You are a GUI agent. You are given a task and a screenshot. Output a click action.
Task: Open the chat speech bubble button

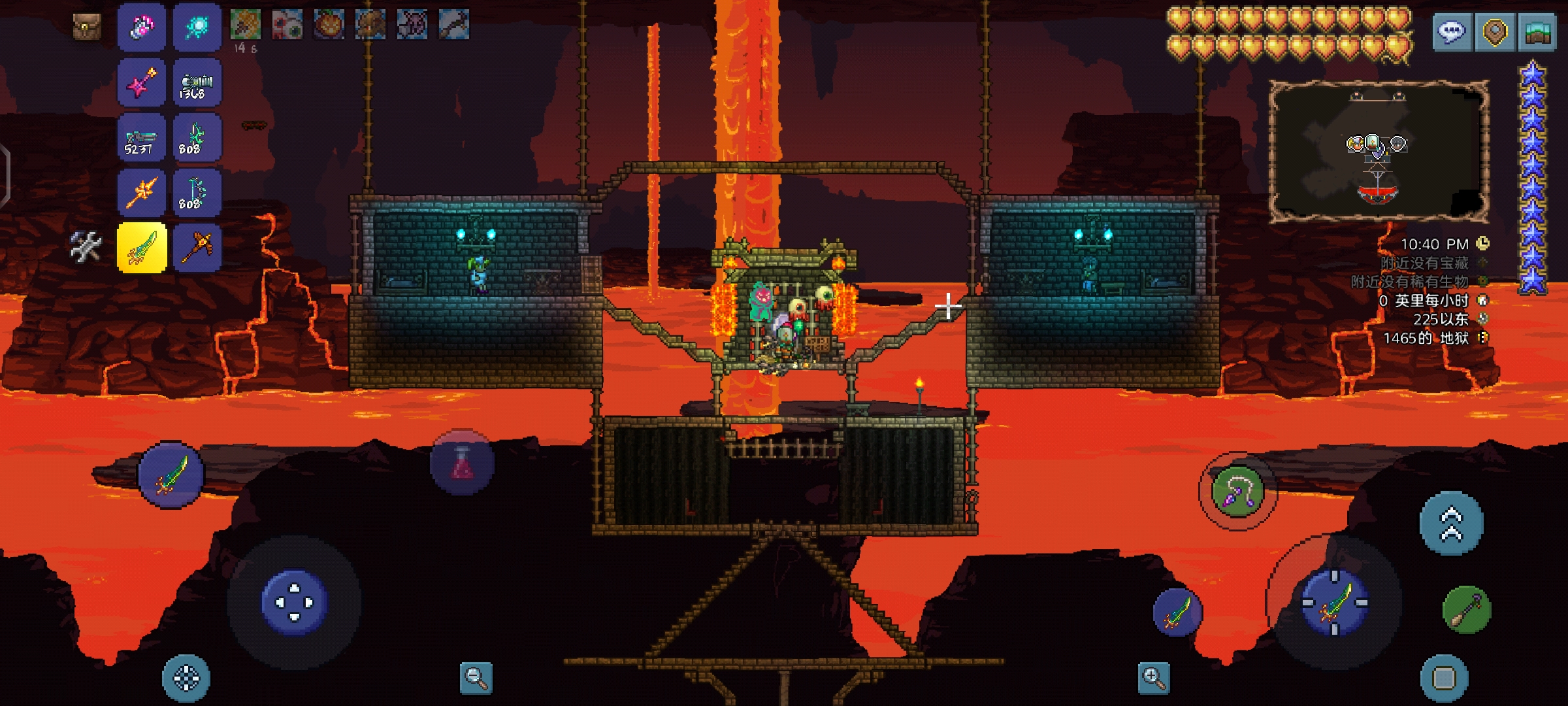point(1452,31)
